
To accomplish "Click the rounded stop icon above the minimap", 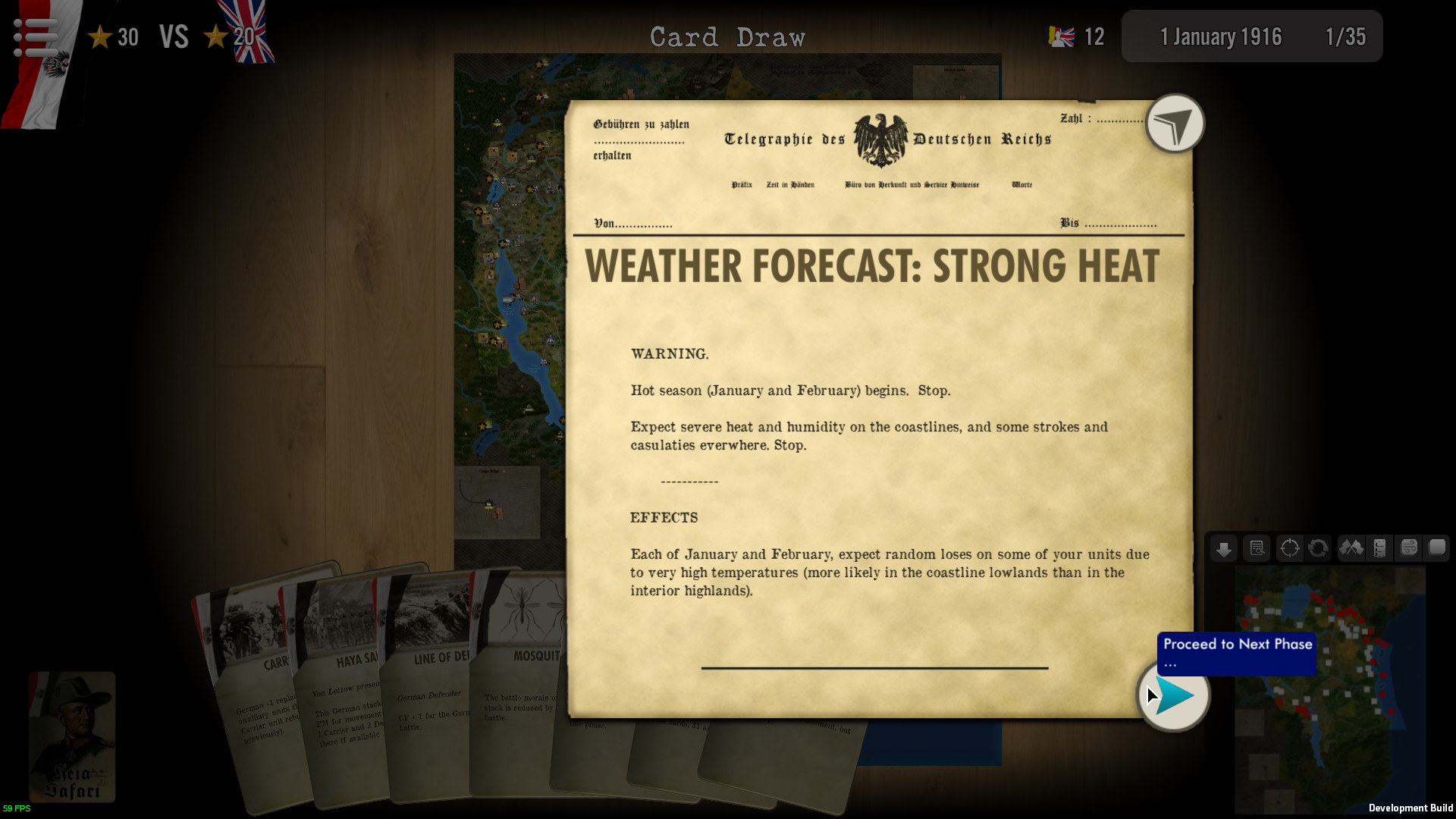I will [x=1438, y=548].
